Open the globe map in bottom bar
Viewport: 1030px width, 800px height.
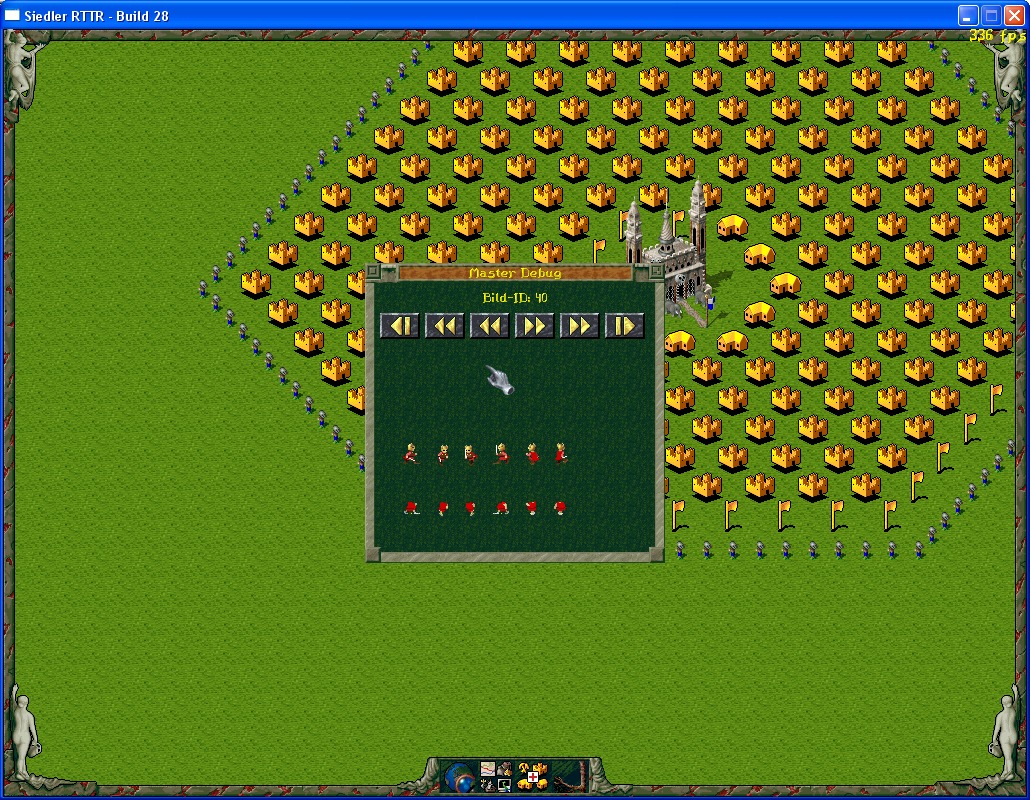(461, 777)
